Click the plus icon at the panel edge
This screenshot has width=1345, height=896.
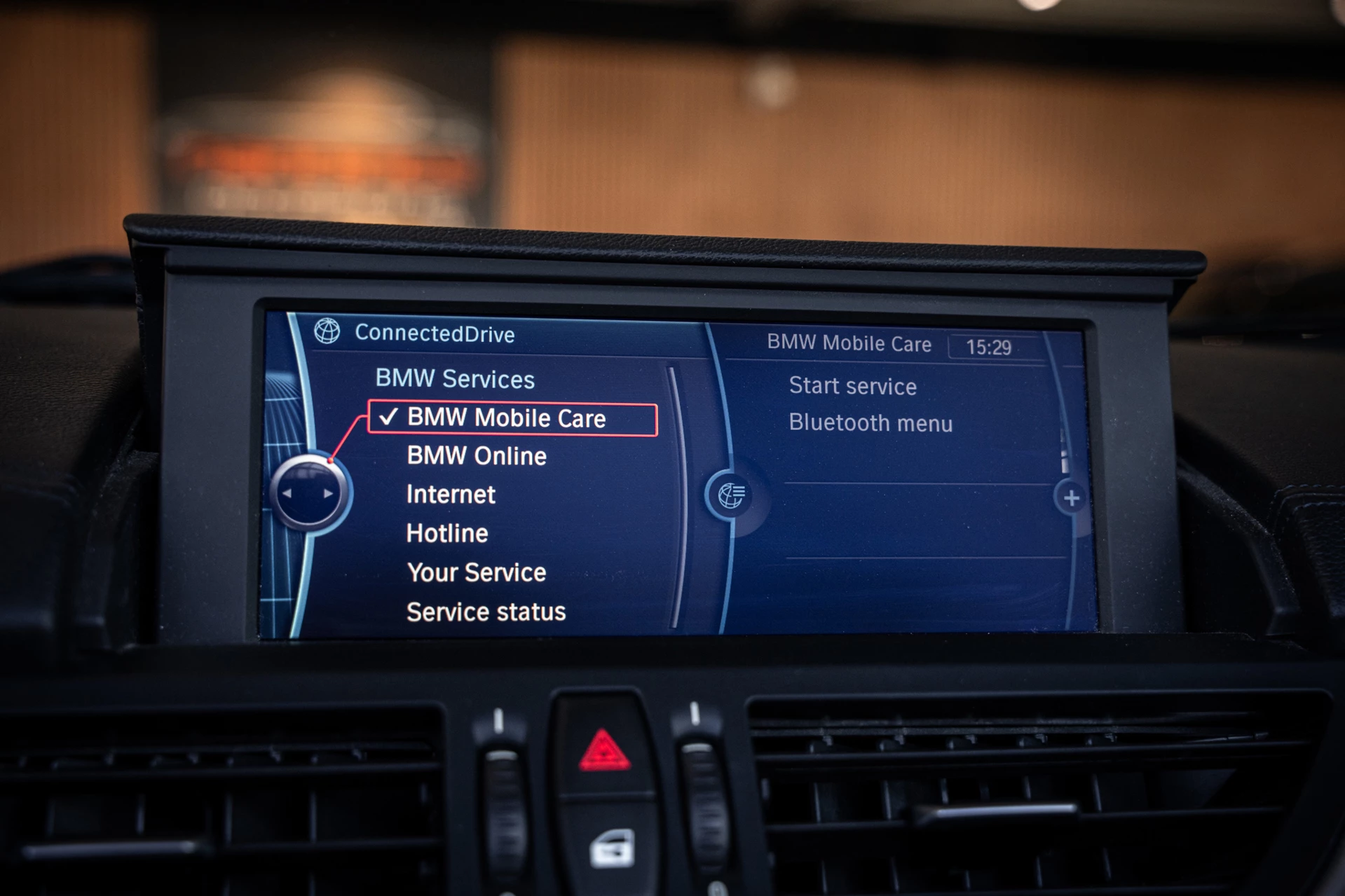tap(1071, 498)
